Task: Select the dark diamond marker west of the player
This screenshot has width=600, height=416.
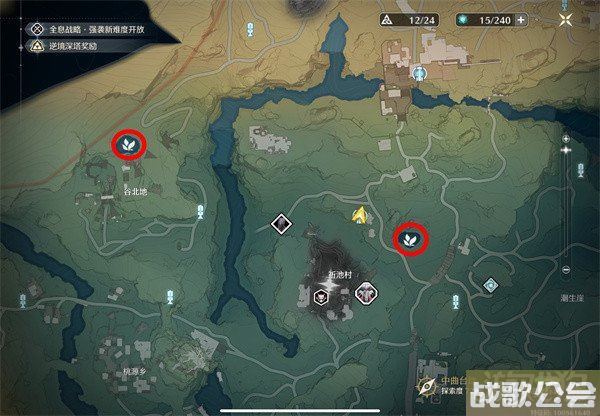Action: point(282,224)
